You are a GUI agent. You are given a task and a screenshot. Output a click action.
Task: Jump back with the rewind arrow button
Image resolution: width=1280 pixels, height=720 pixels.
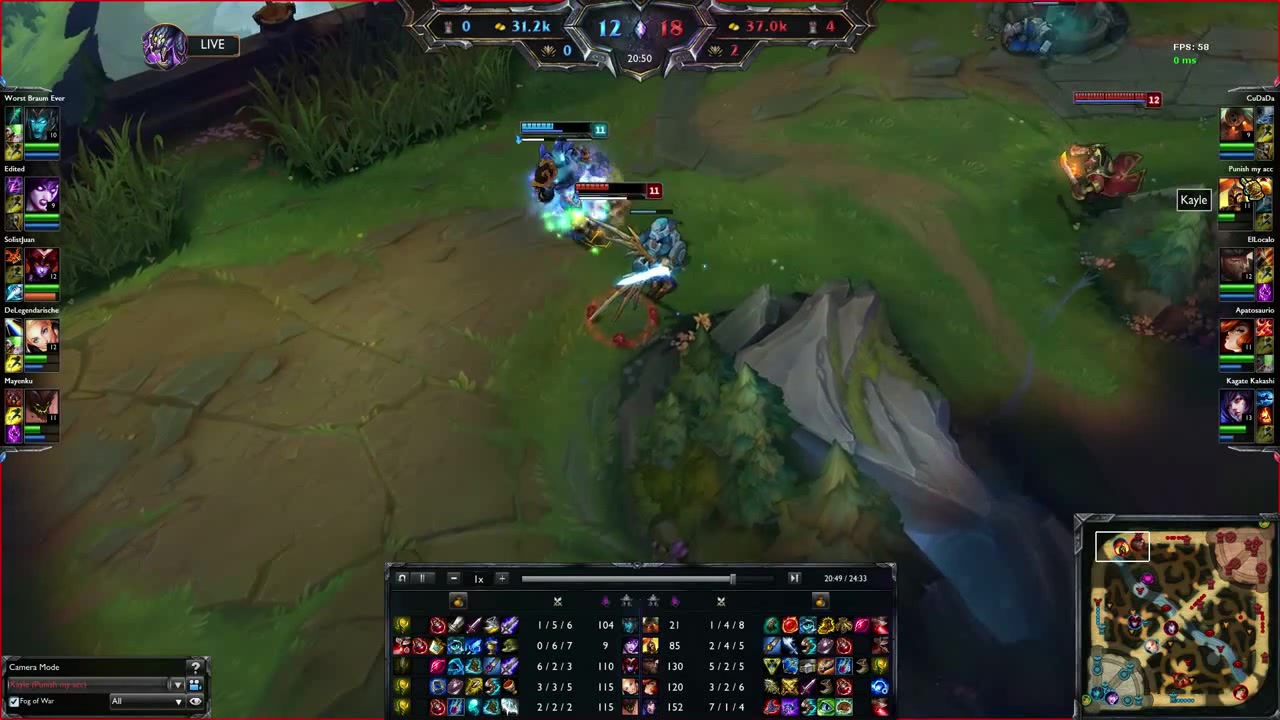[x=402, y=578]
